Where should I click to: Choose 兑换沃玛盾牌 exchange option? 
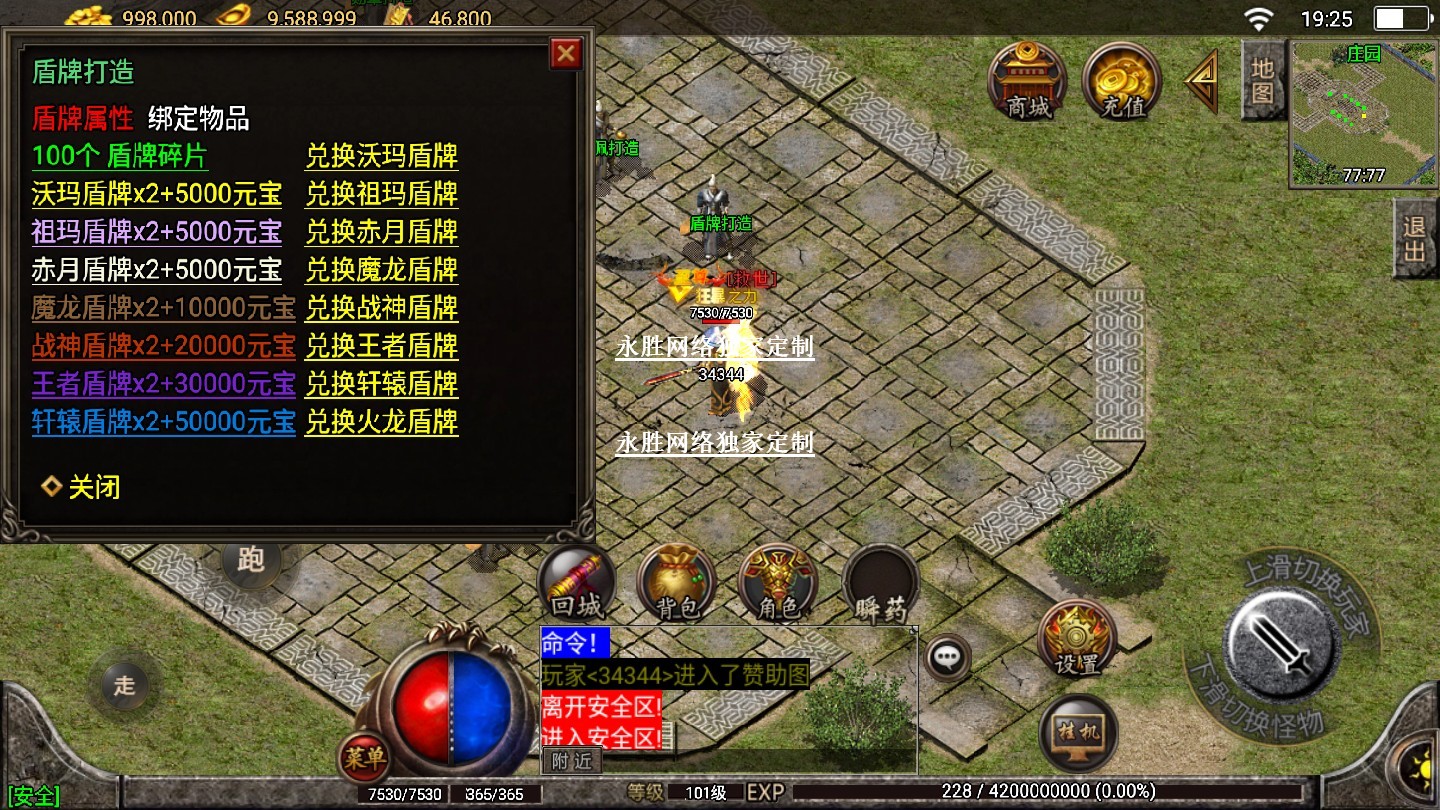[x=381, y=157]
